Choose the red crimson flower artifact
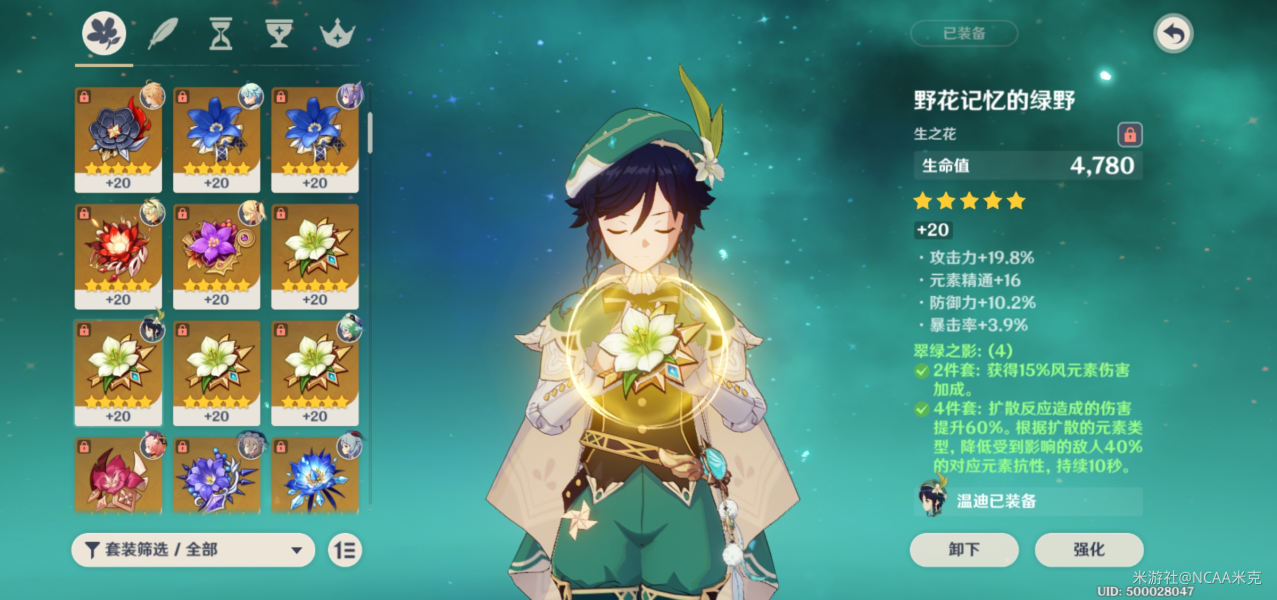 118,256
